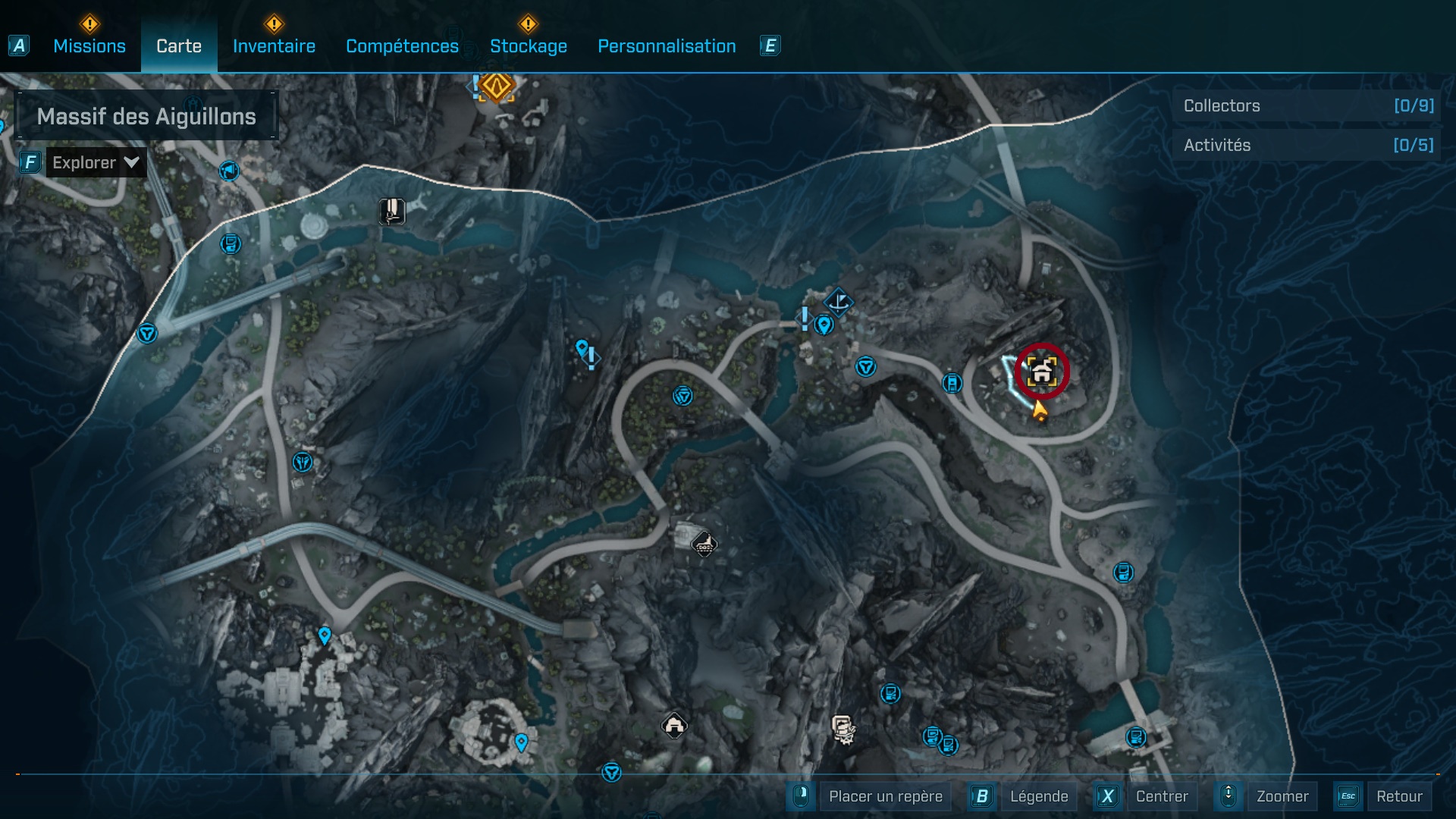Click Retour to leave the map
The height and width of the screenshot is (819, 1456).
[1398, 796]
